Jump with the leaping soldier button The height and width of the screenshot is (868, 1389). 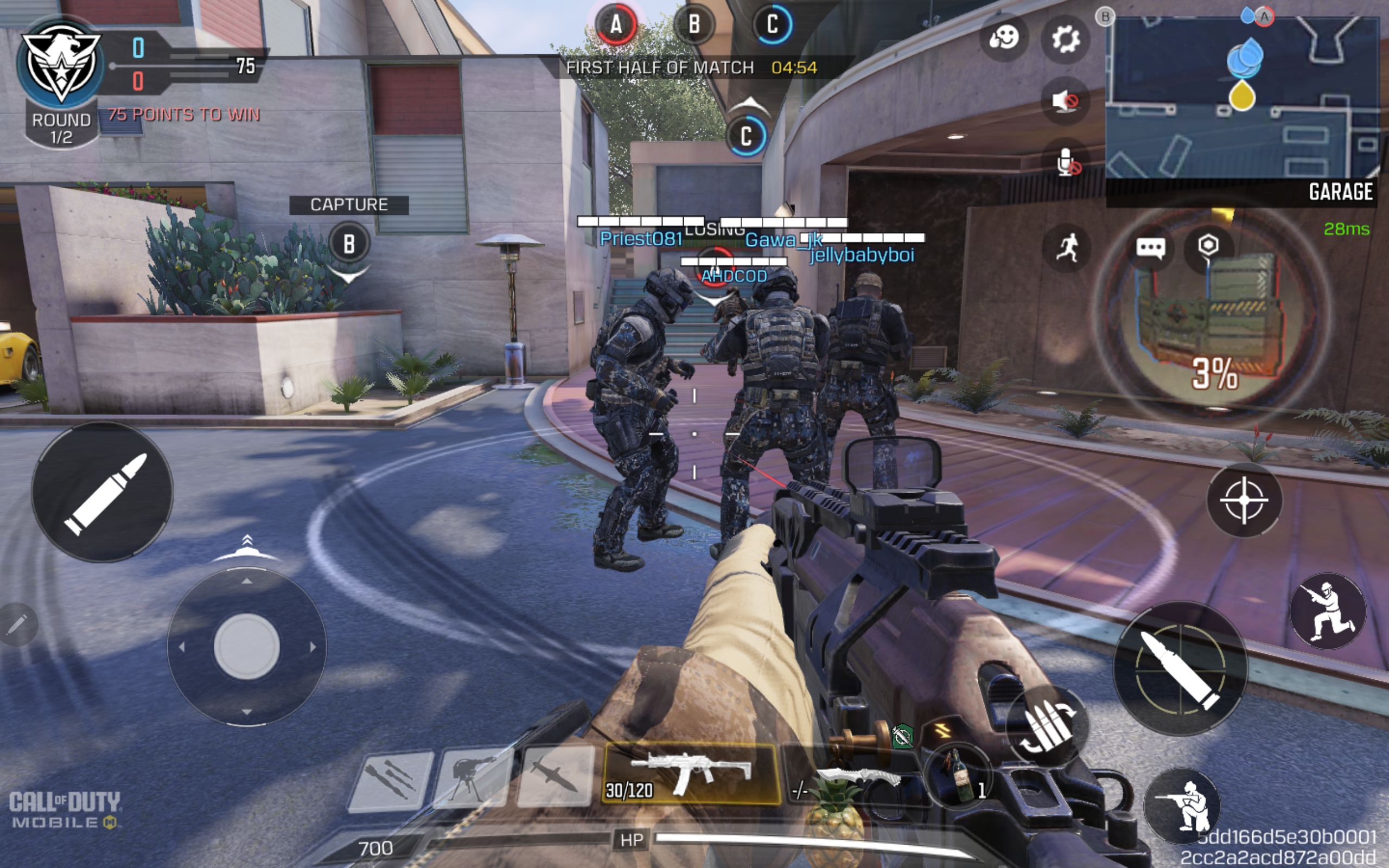pos(1327,611)
